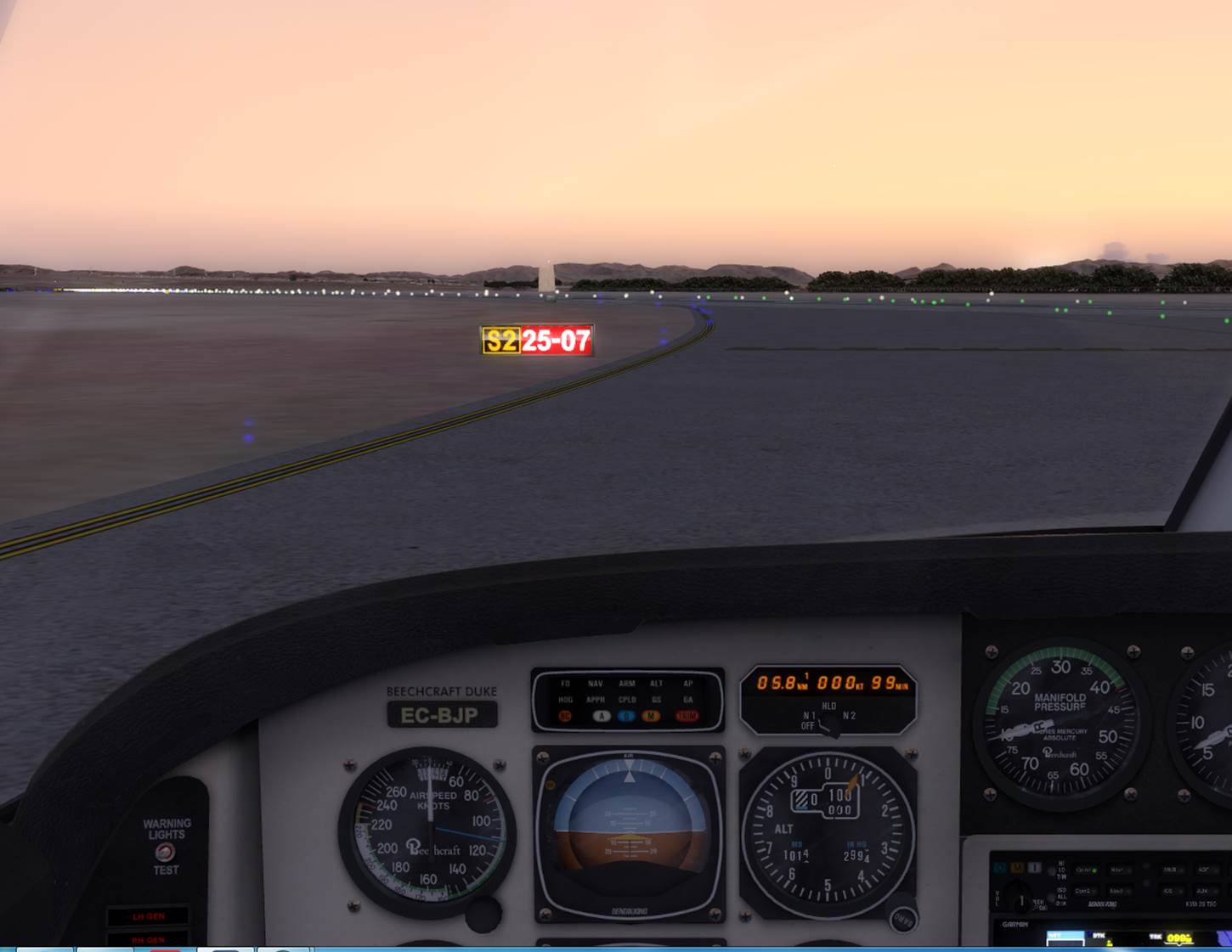Image resolution: width=1232 pixels, height=952 pixels.
Task: Click the audio panel volume knob
Action: click(x=1020, y=899)
